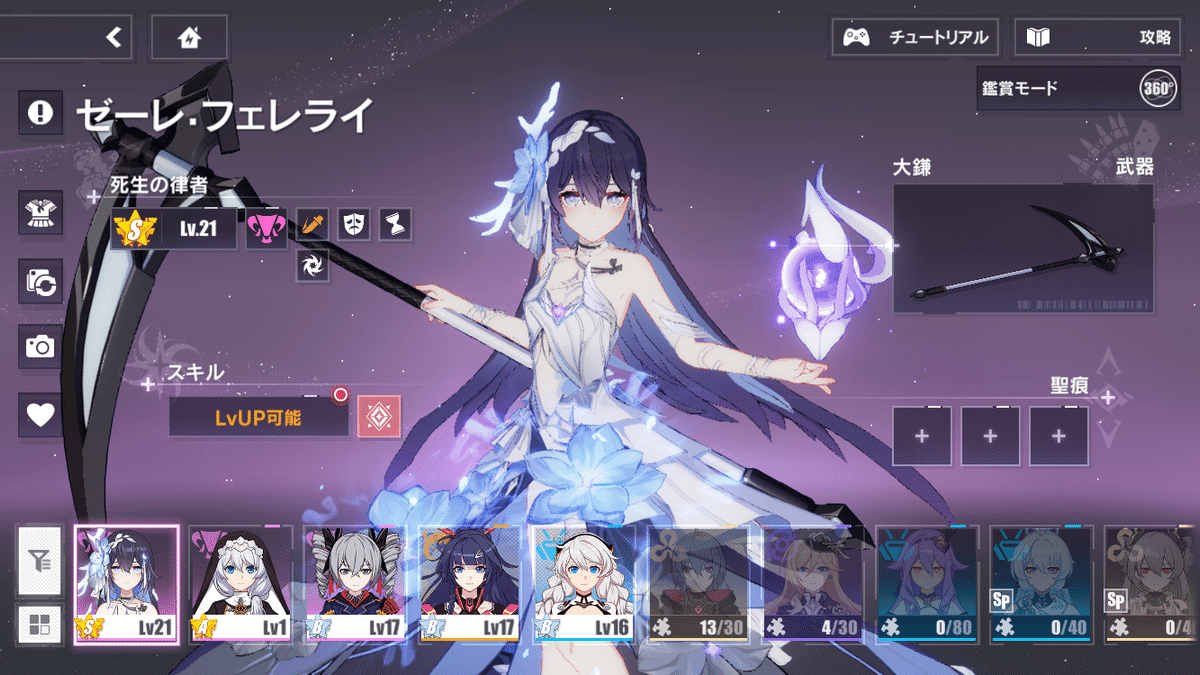Open the character filter icon
This screenshot has width=1200, height=675.
click(x=40, y=562)
